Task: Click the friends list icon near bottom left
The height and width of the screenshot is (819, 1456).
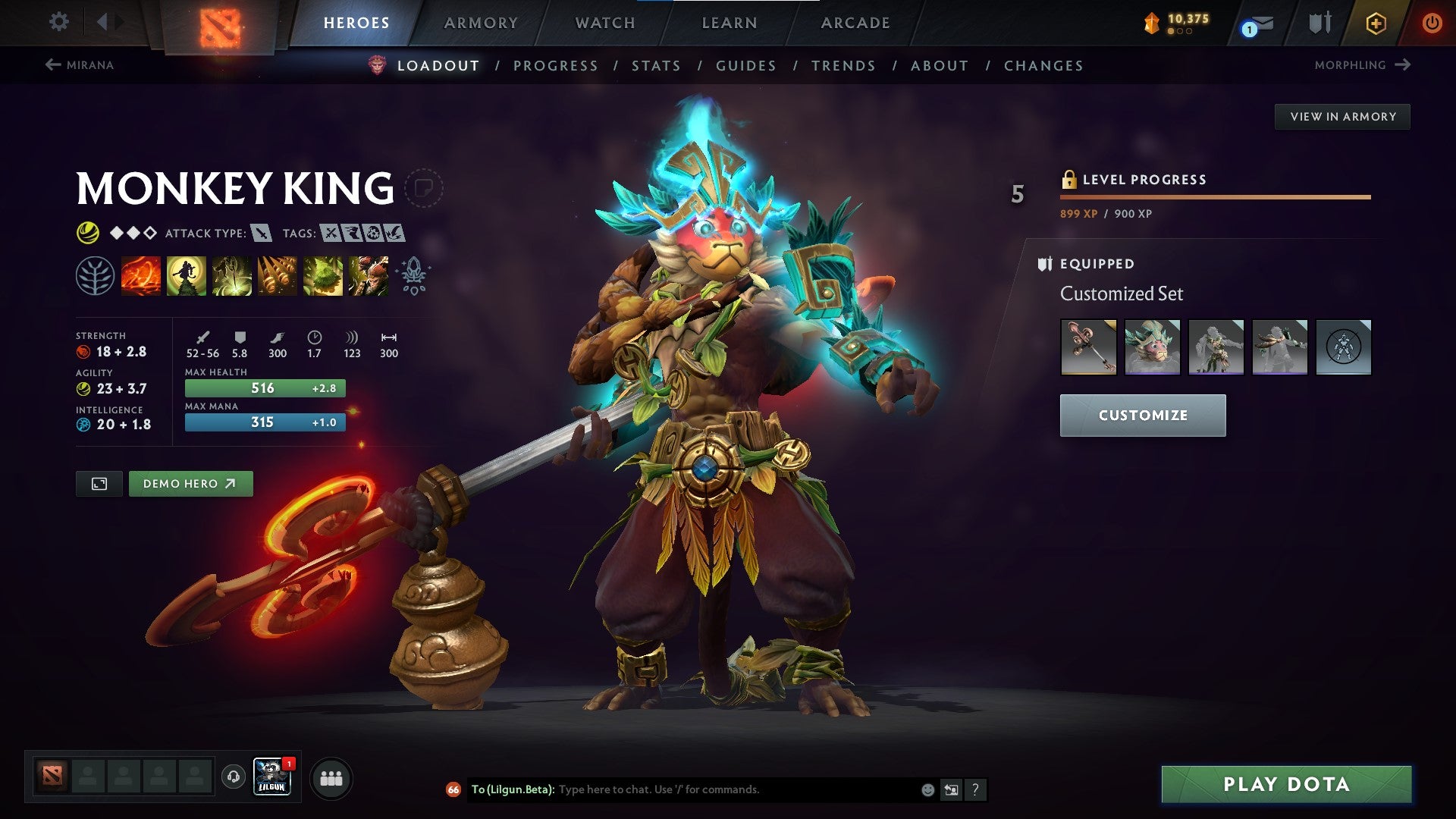Action: coord(331,779)
